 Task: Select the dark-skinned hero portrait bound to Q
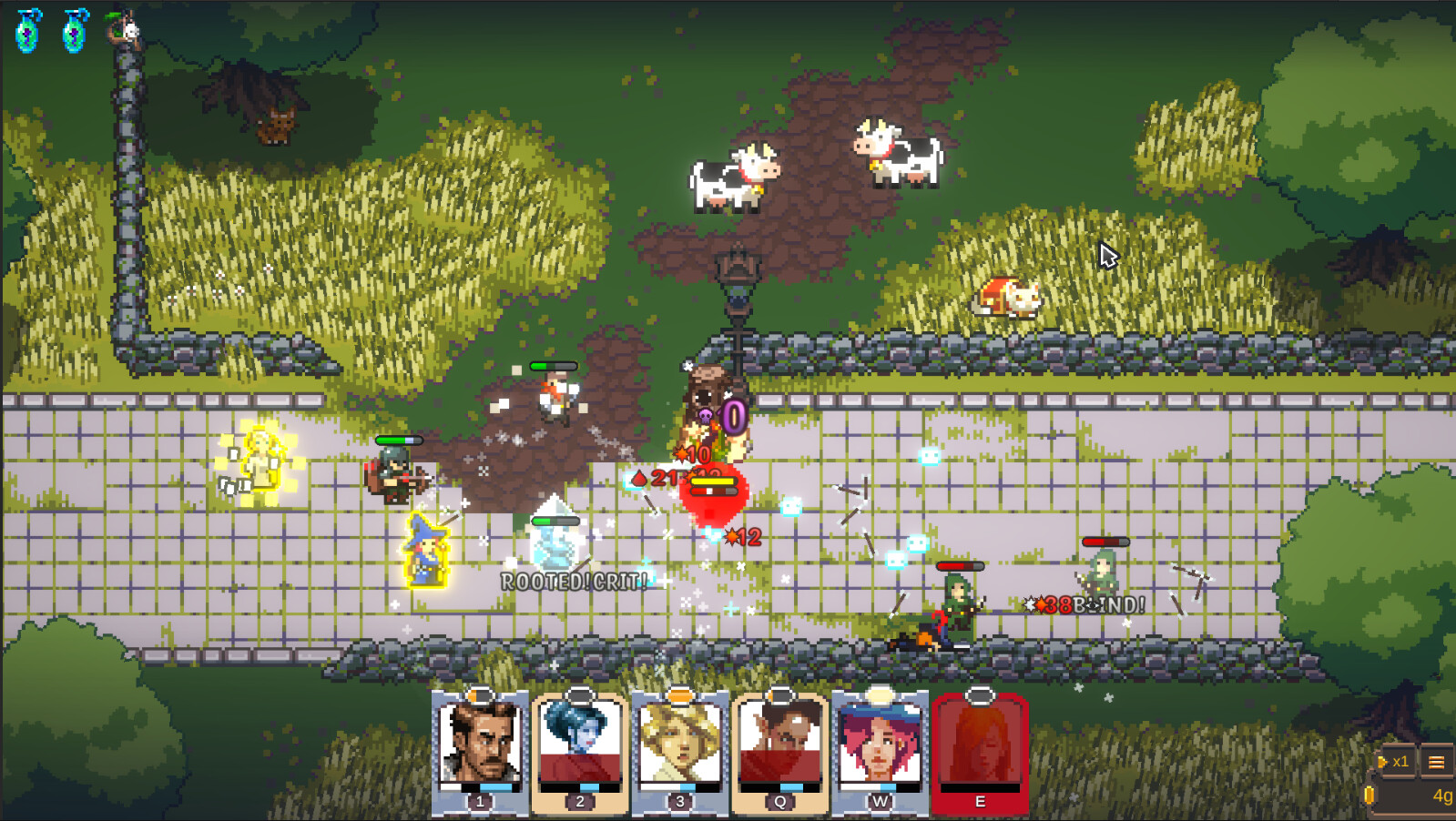click(x=779, y=746)
